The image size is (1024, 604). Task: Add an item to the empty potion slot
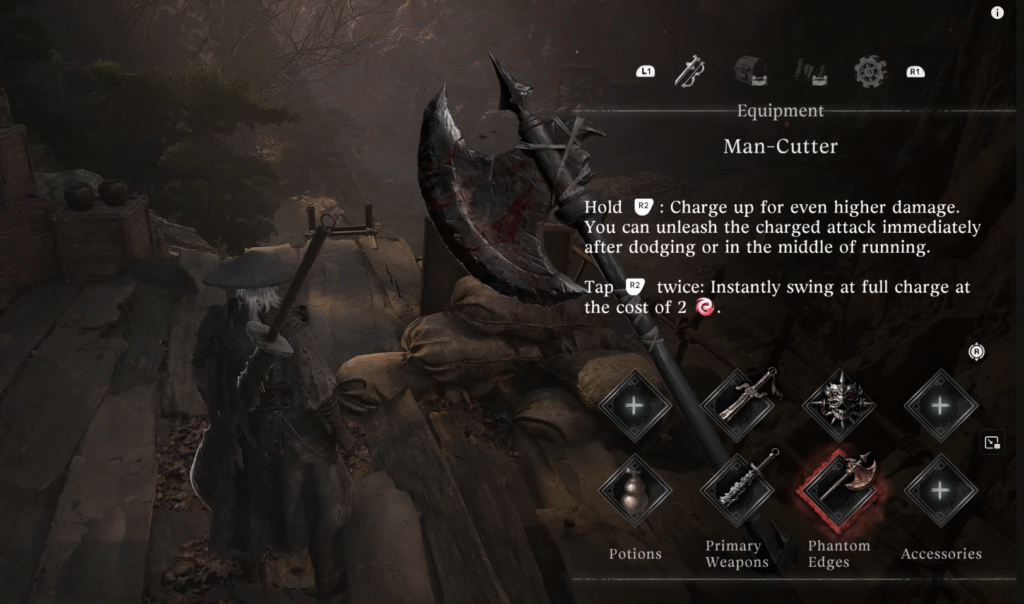pos(635,405)
